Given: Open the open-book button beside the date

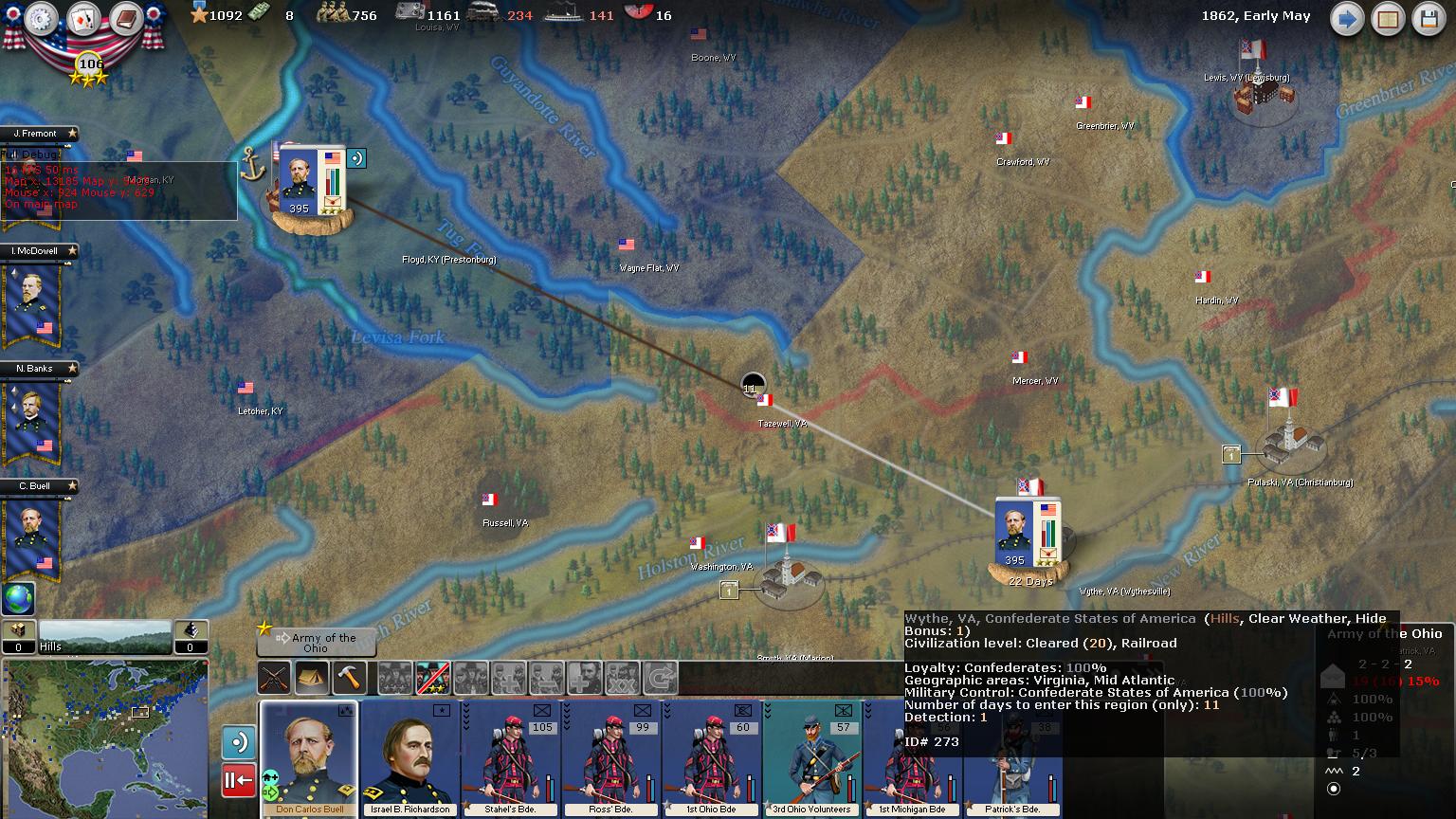Looking at the screenshot, I should point(1388,19).
